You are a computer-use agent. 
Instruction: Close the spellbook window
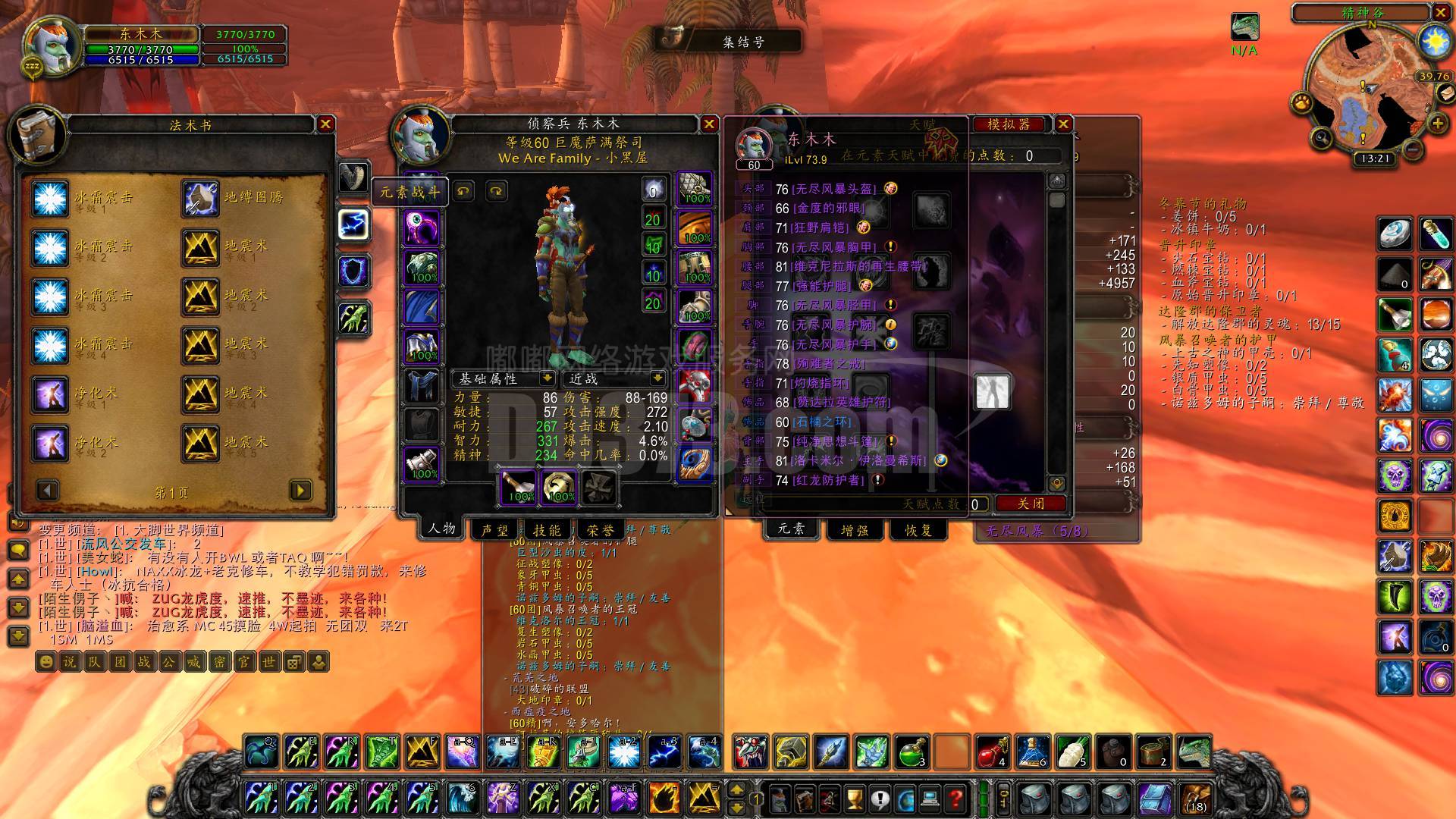tap(325, 124)
